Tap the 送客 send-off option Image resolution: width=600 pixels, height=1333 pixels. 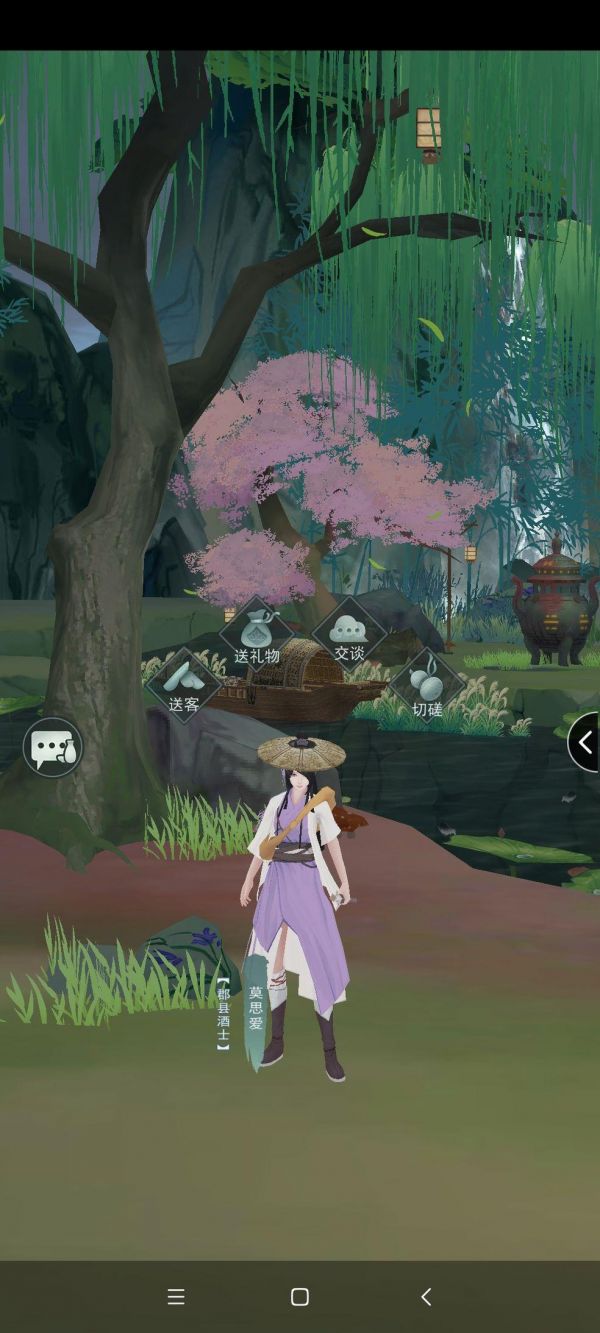click(x=184, y=684)
